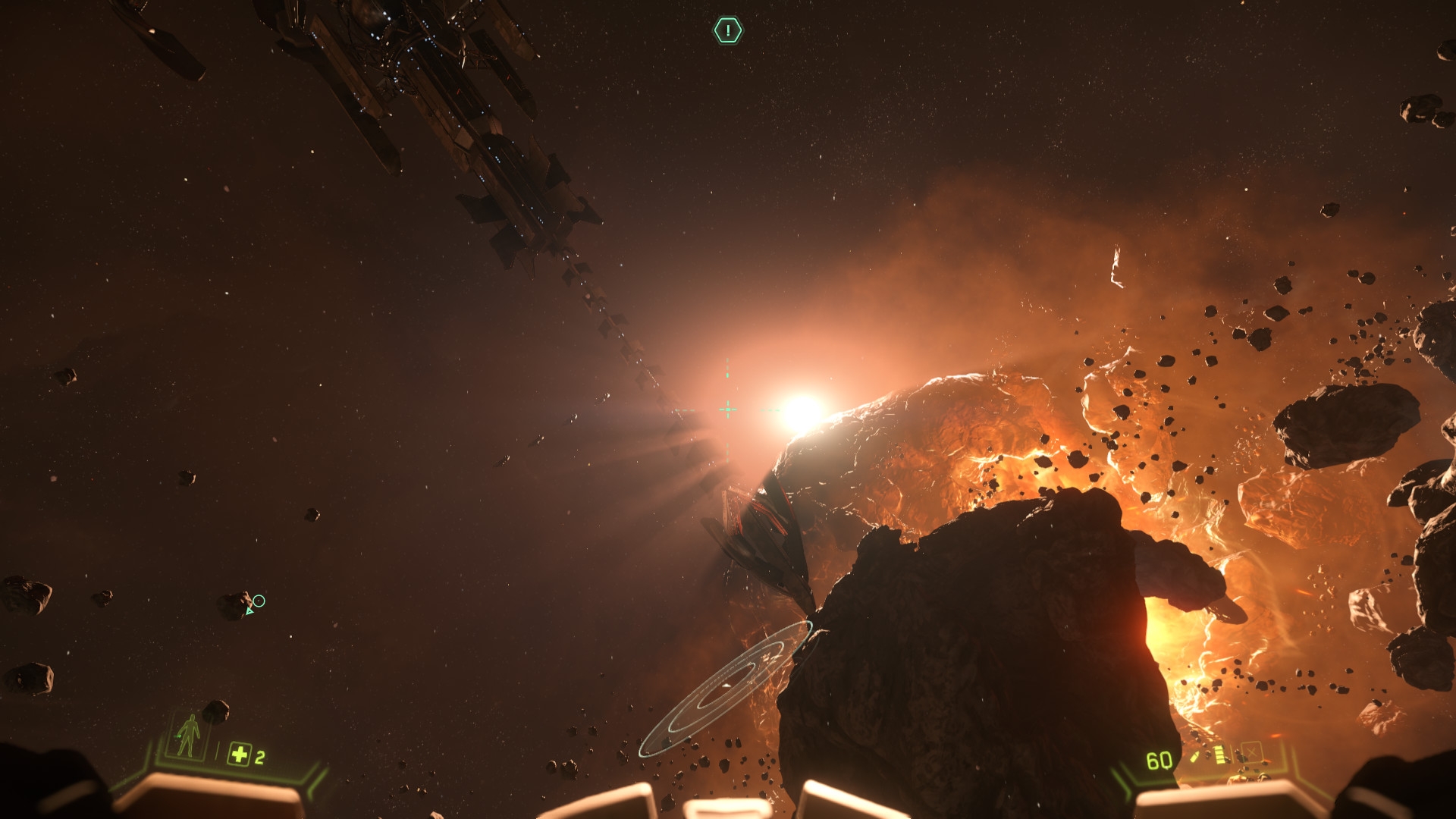
Task: Click the hexagonal alert notification icon
Action: coord(728,30)
